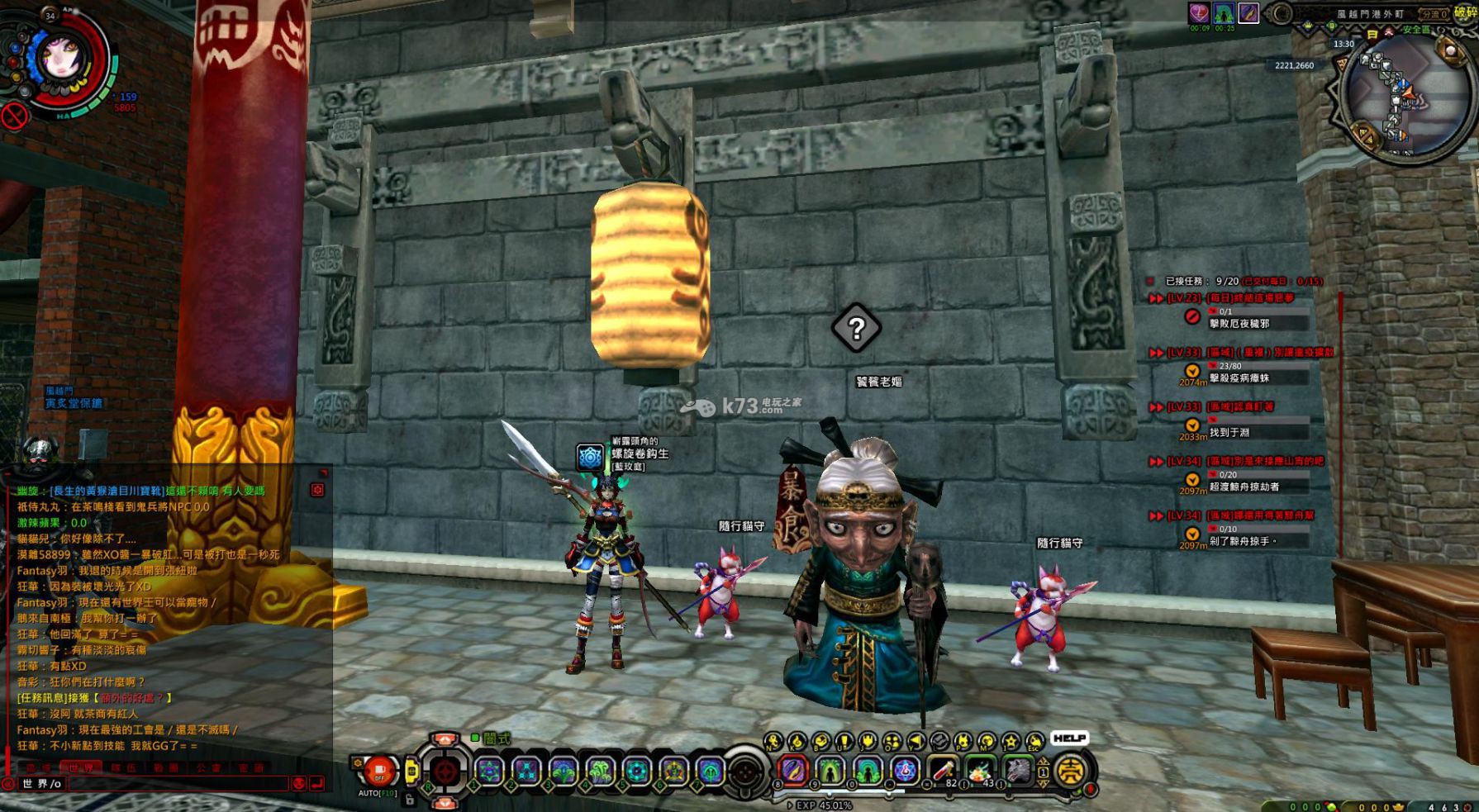Viewport: 1479px width, 812px height.
Task: Use the food dish item slot
Action: pos(981,771)
